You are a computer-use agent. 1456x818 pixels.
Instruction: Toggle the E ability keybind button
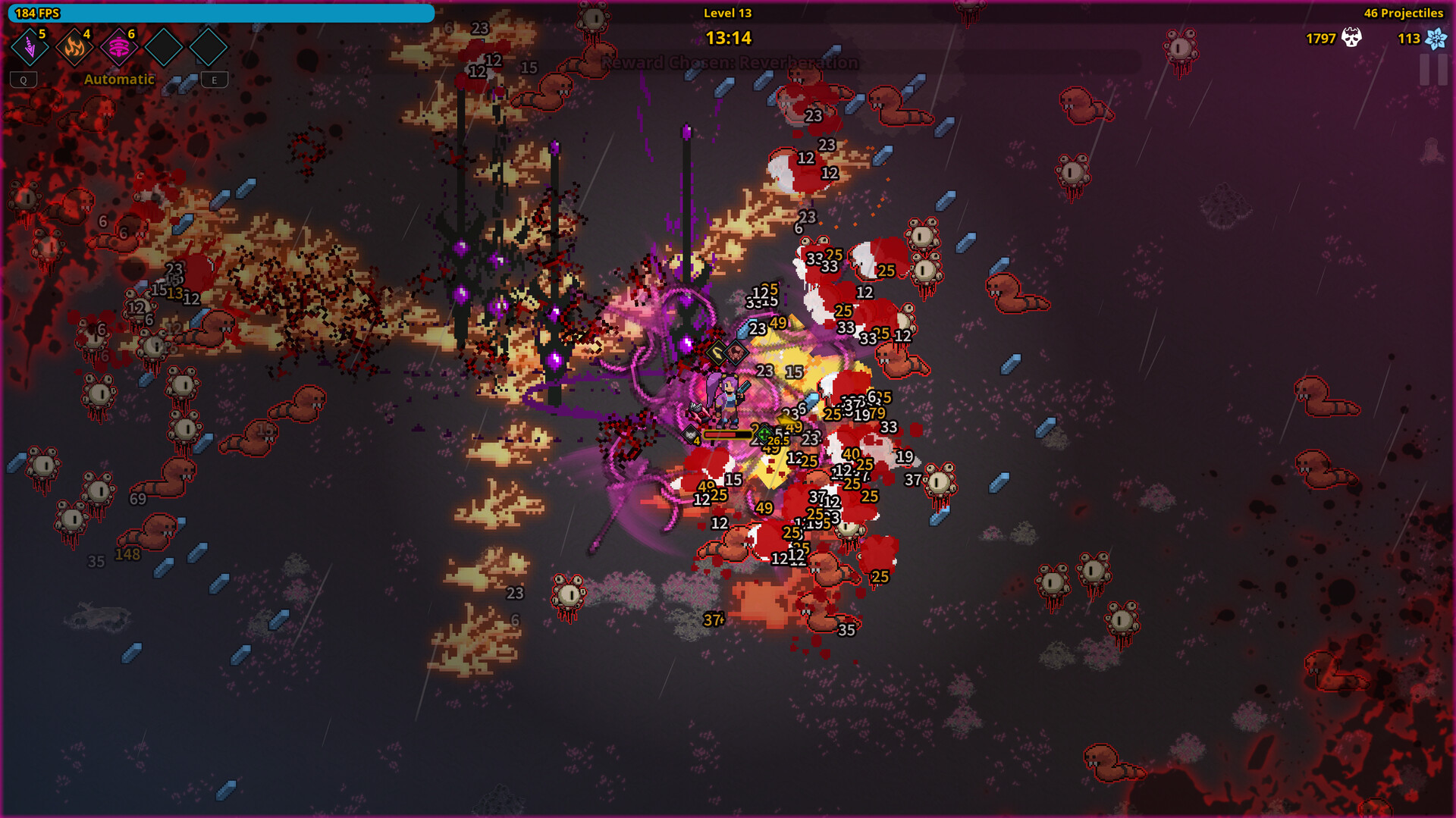tap(214, 79)
